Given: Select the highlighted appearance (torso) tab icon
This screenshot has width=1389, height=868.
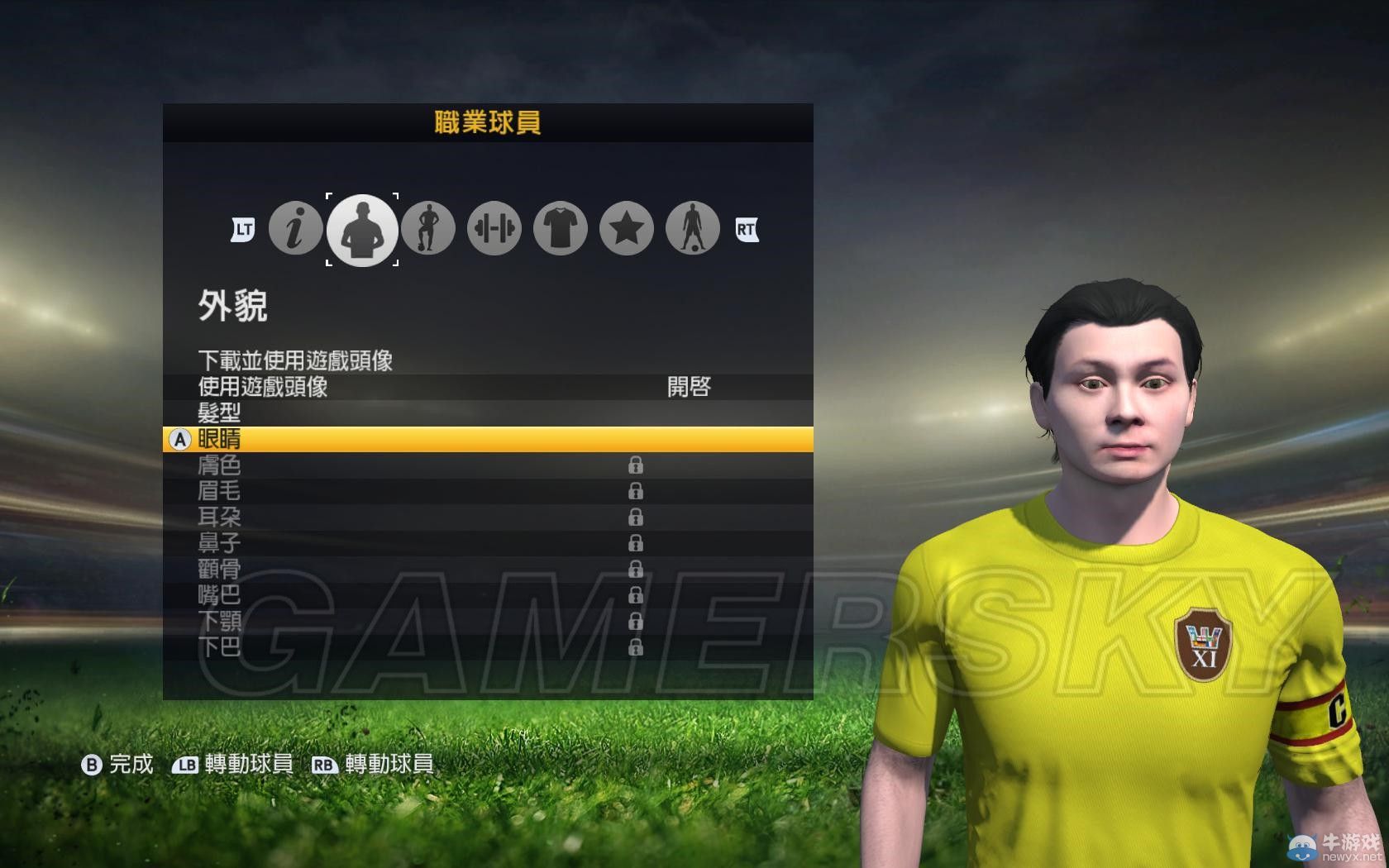Looking at the screenshot, I should (x=362, y=229).
